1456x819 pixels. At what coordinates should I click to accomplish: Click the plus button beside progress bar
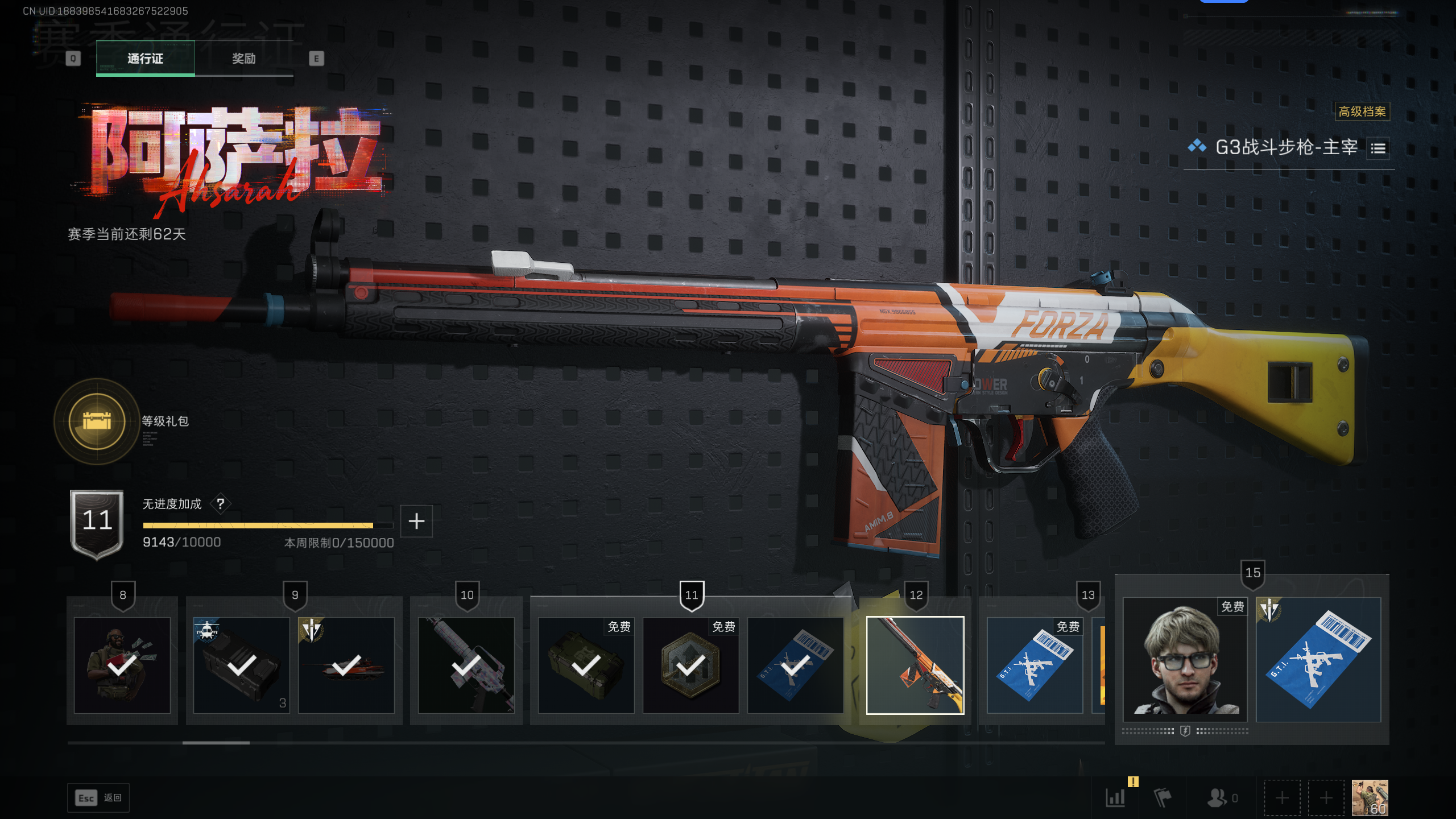[416, 521]
